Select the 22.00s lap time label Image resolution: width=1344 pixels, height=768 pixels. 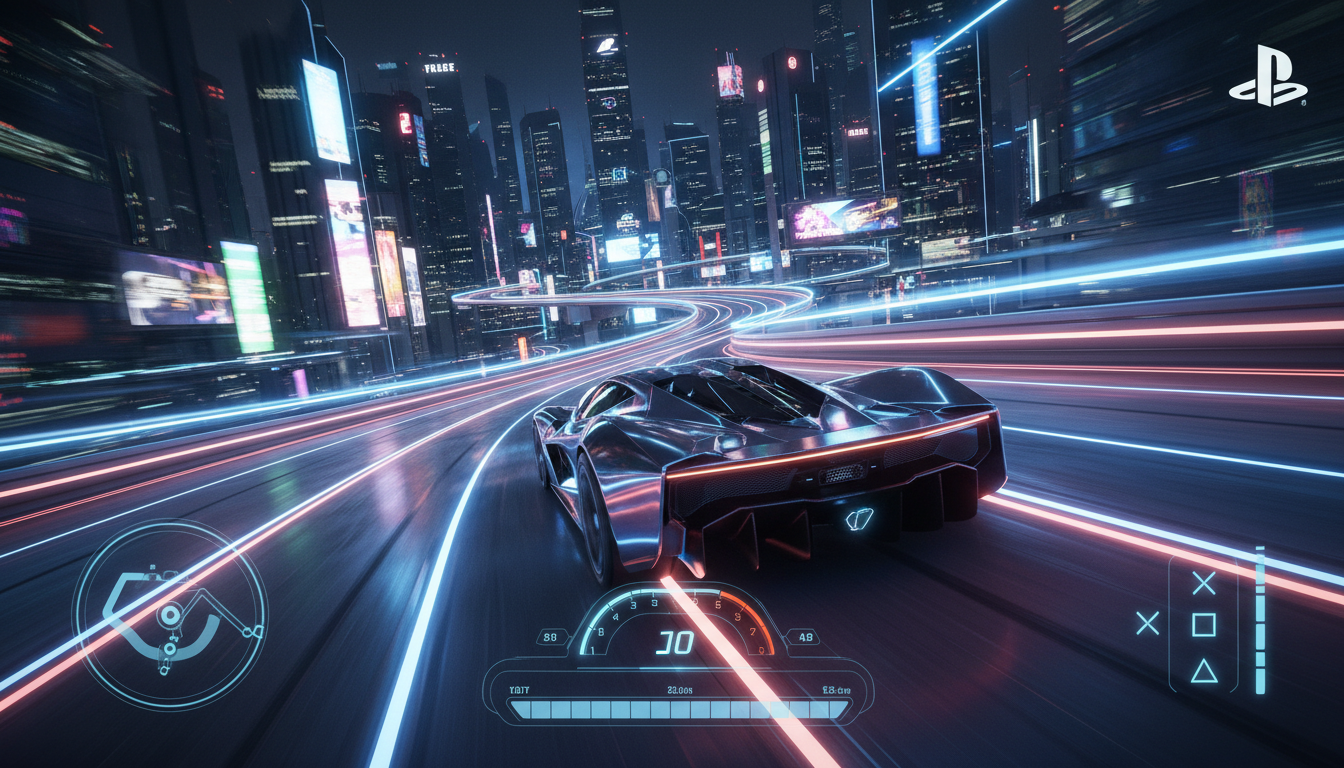click(x=679, y=690)
